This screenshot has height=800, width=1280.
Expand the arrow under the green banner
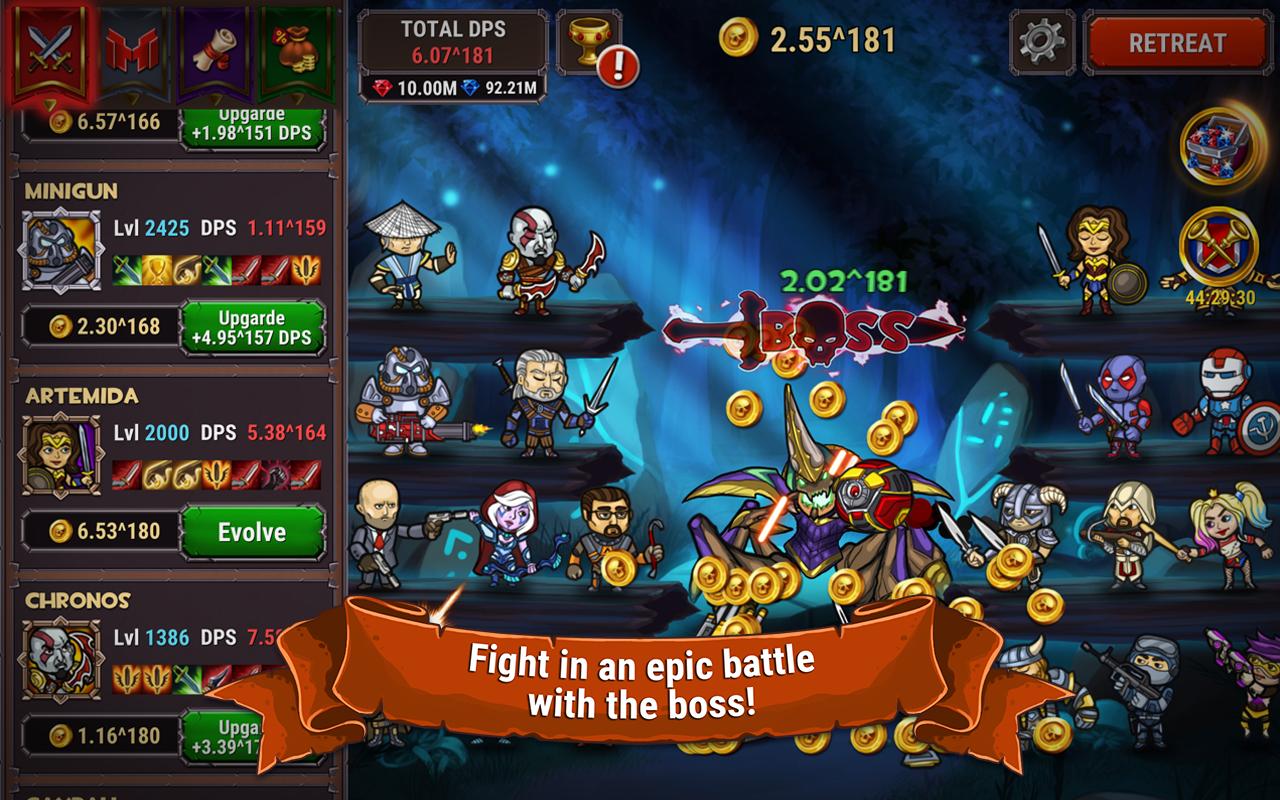(x=298, y=99)
